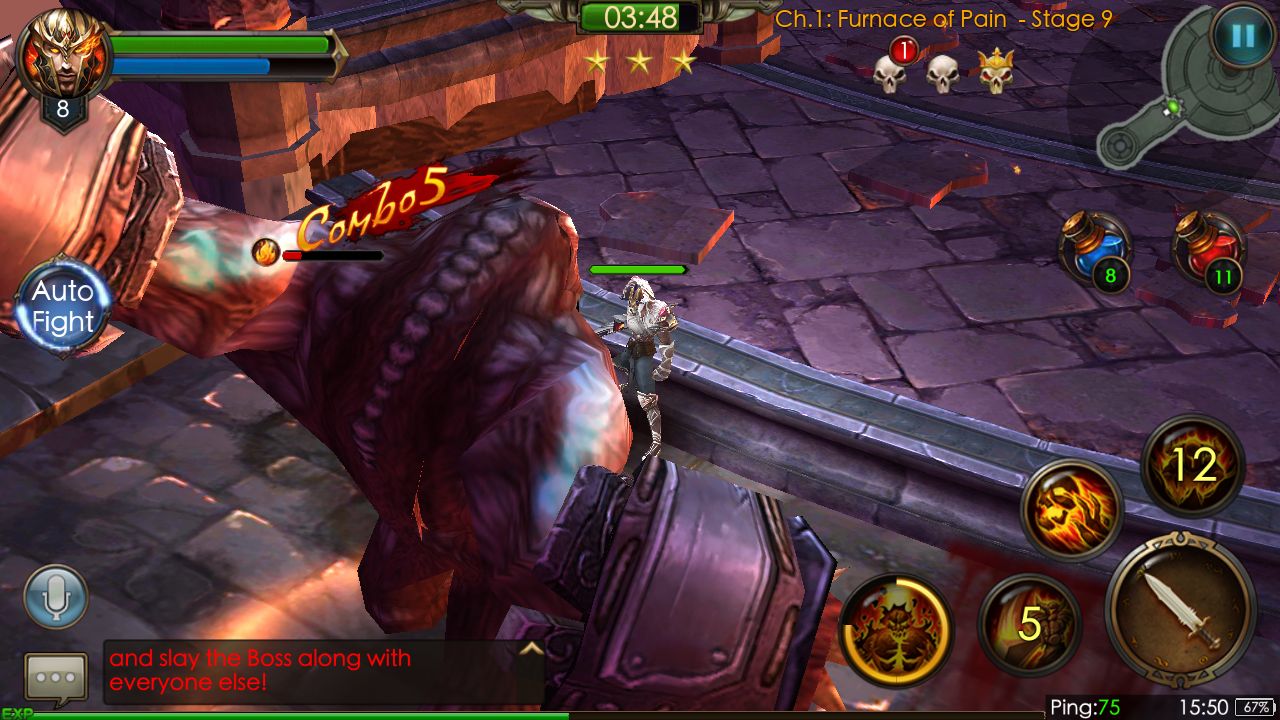Tap the hero portrait avatar

[x=62, y=54]
